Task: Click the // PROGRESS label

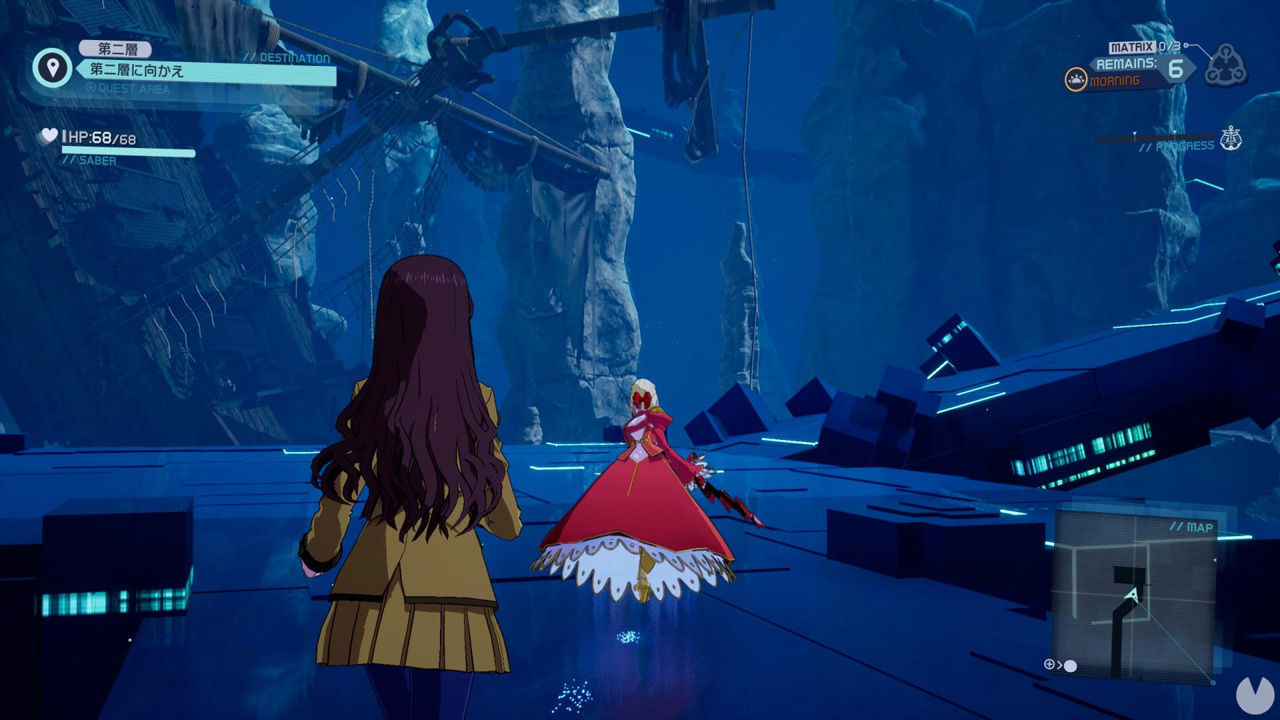Action: 1180,144
